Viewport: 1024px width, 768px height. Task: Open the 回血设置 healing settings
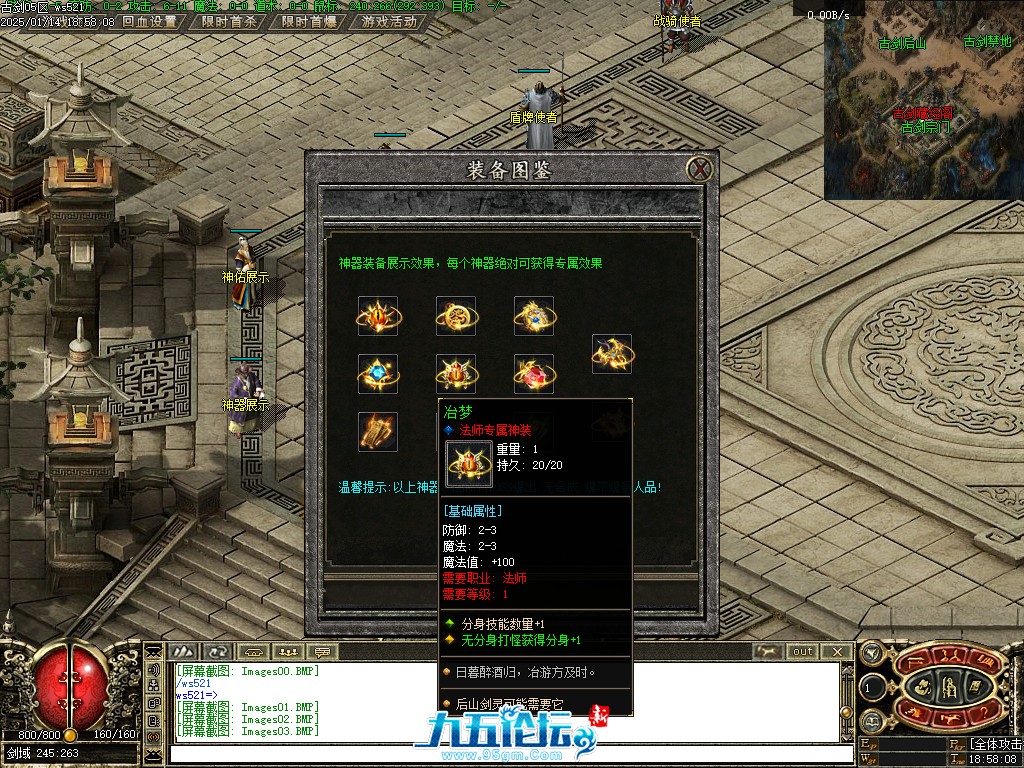tap(149, 21)
